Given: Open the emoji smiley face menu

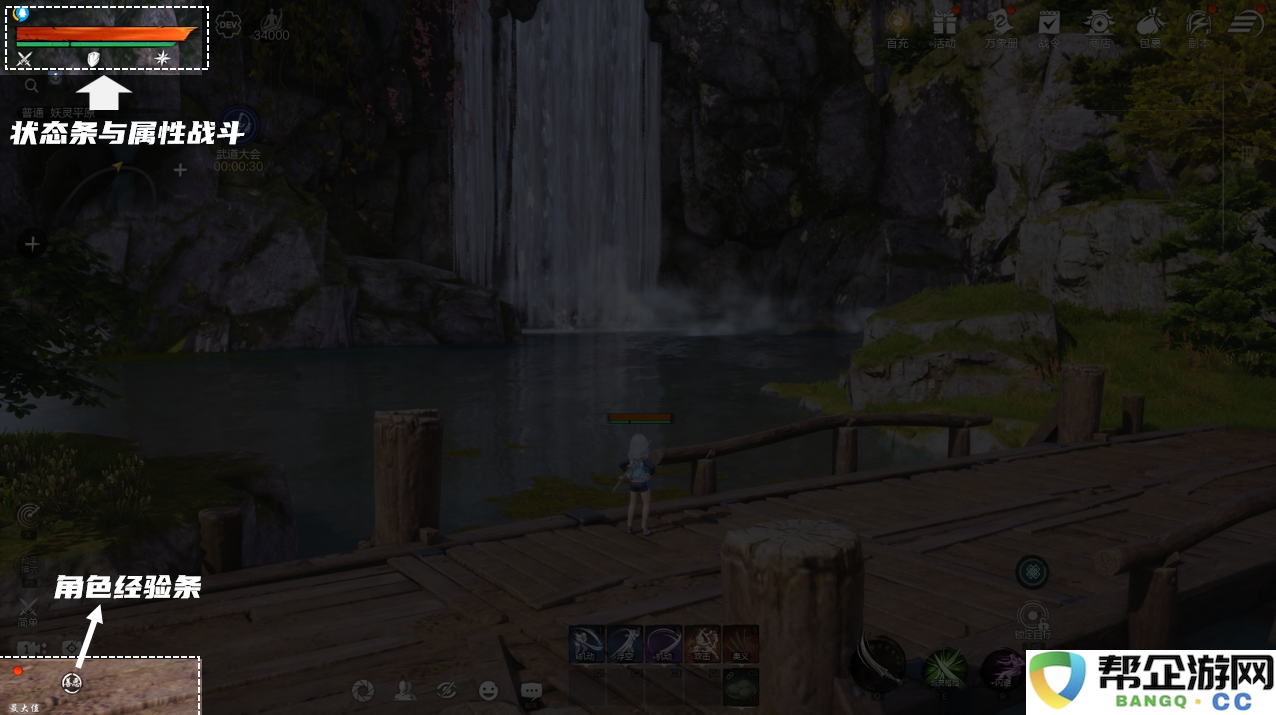Looking at the screenshot, I should coord(488,690).
